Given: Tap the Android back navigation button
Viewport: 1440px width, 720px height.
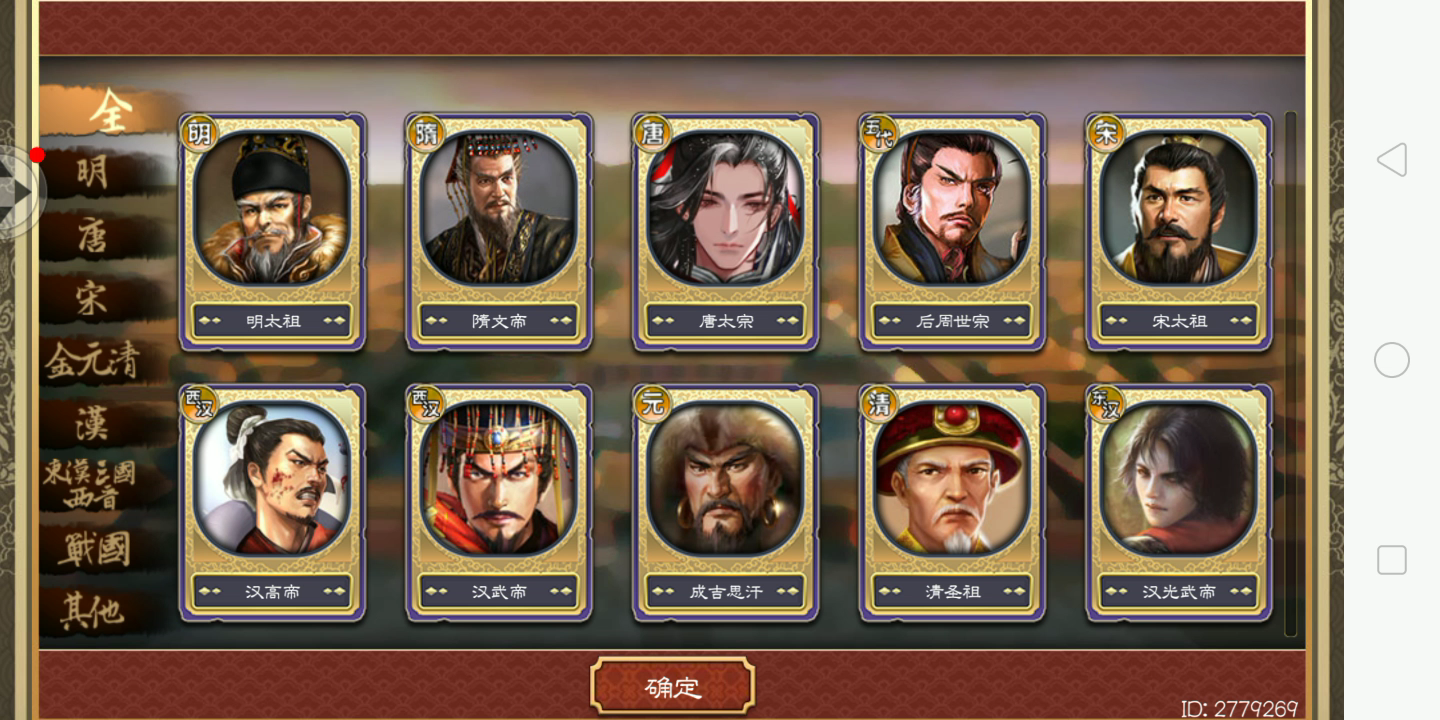Looking at the screenshot, I should [x=1391, y=160].
